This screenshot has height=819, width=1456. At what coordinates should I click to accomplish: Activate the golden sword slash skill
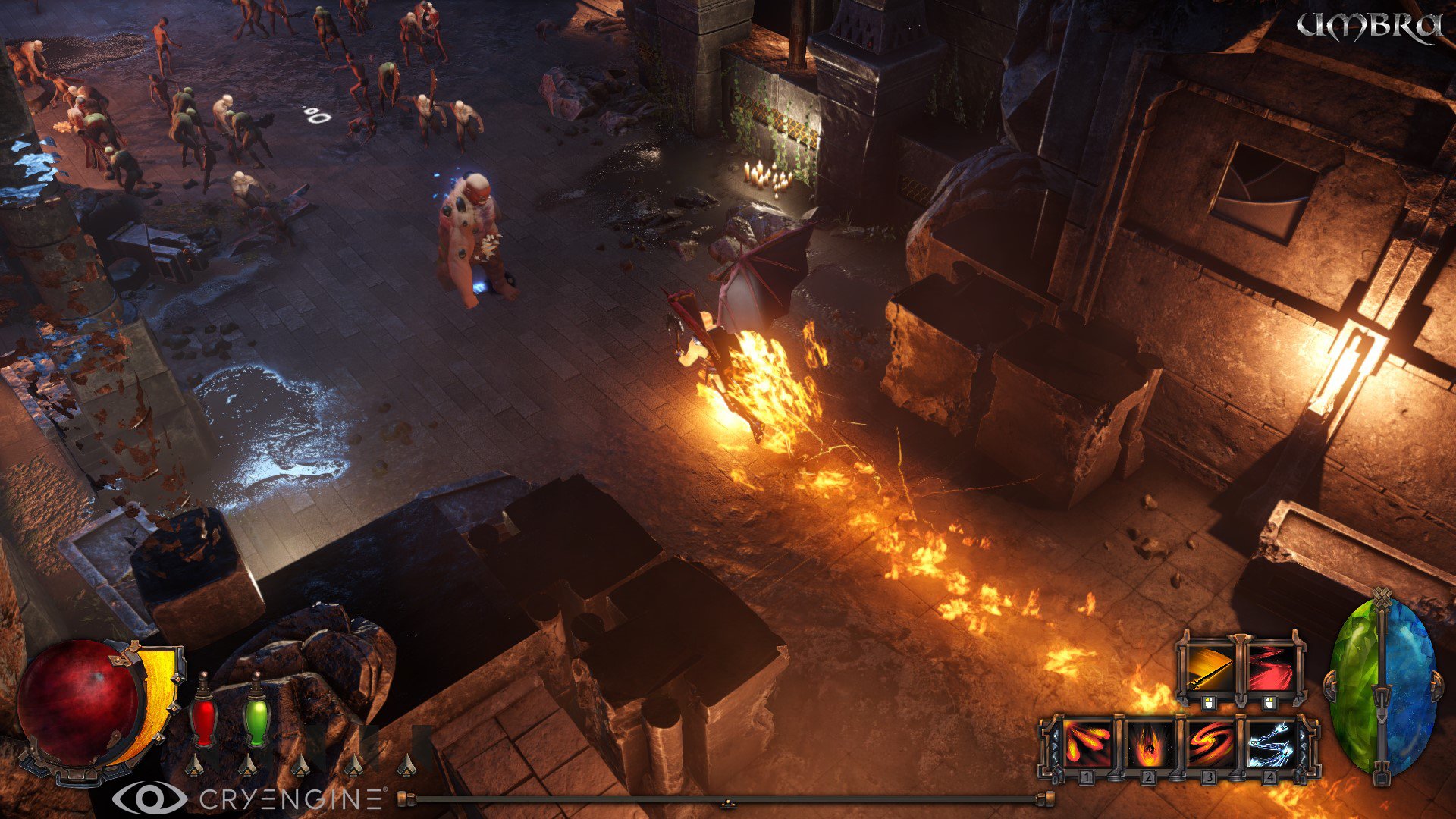point(1208,667)
